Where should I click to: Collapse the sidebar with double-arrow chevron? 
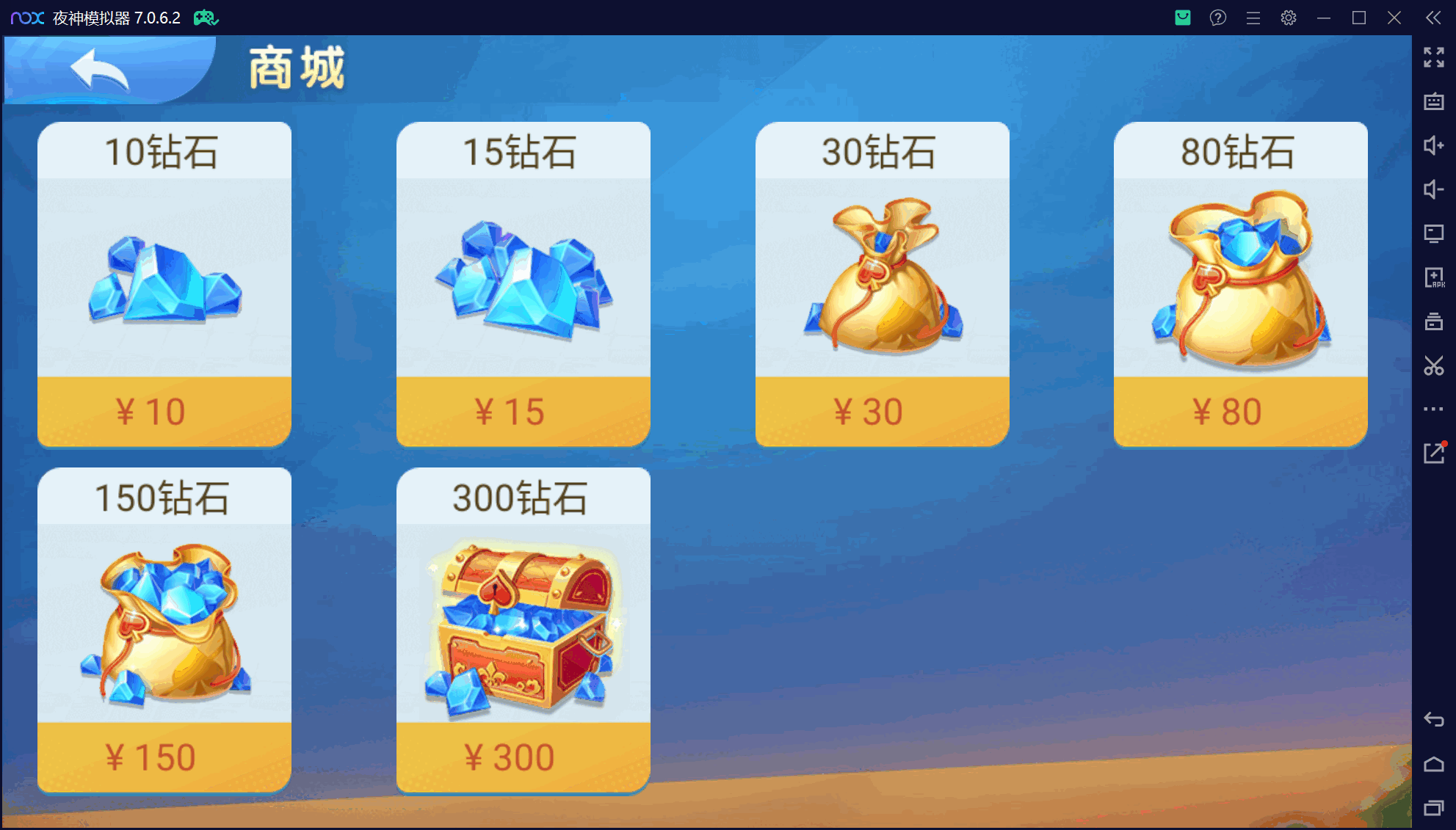1433,18
